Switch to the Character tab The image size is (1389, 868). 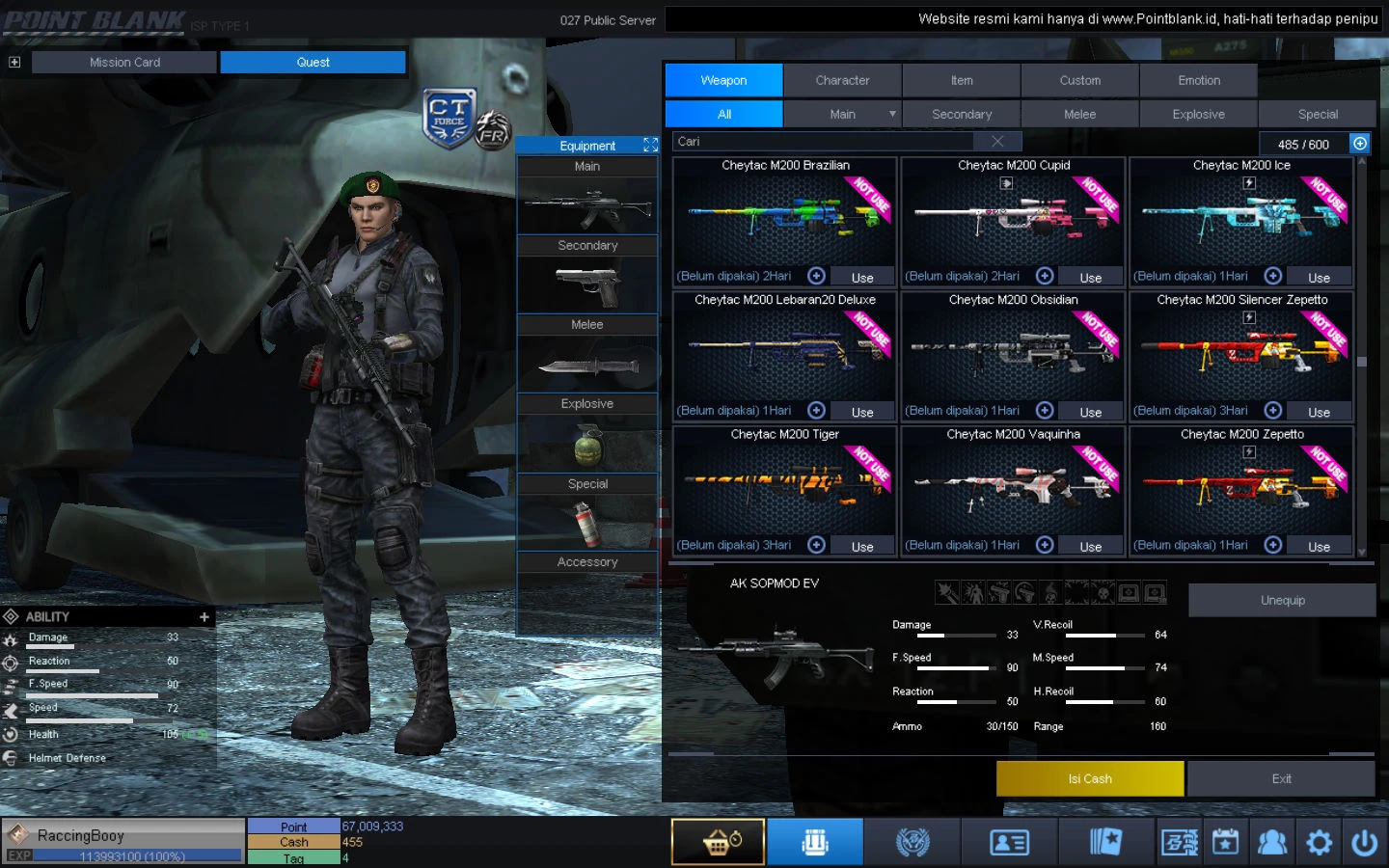[842, 80]
